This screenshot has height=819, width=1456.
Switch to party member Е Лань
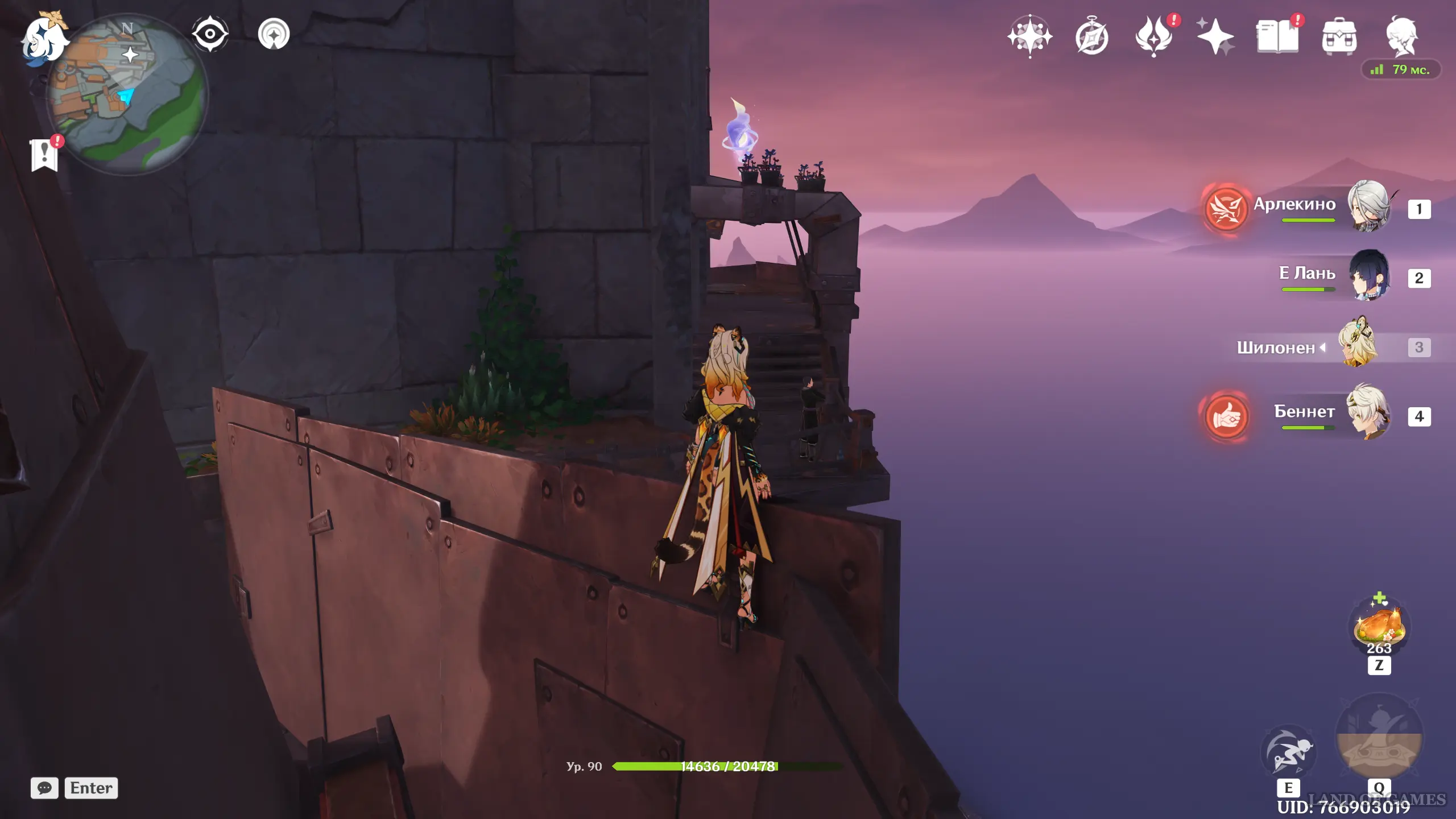point(1368,276)
